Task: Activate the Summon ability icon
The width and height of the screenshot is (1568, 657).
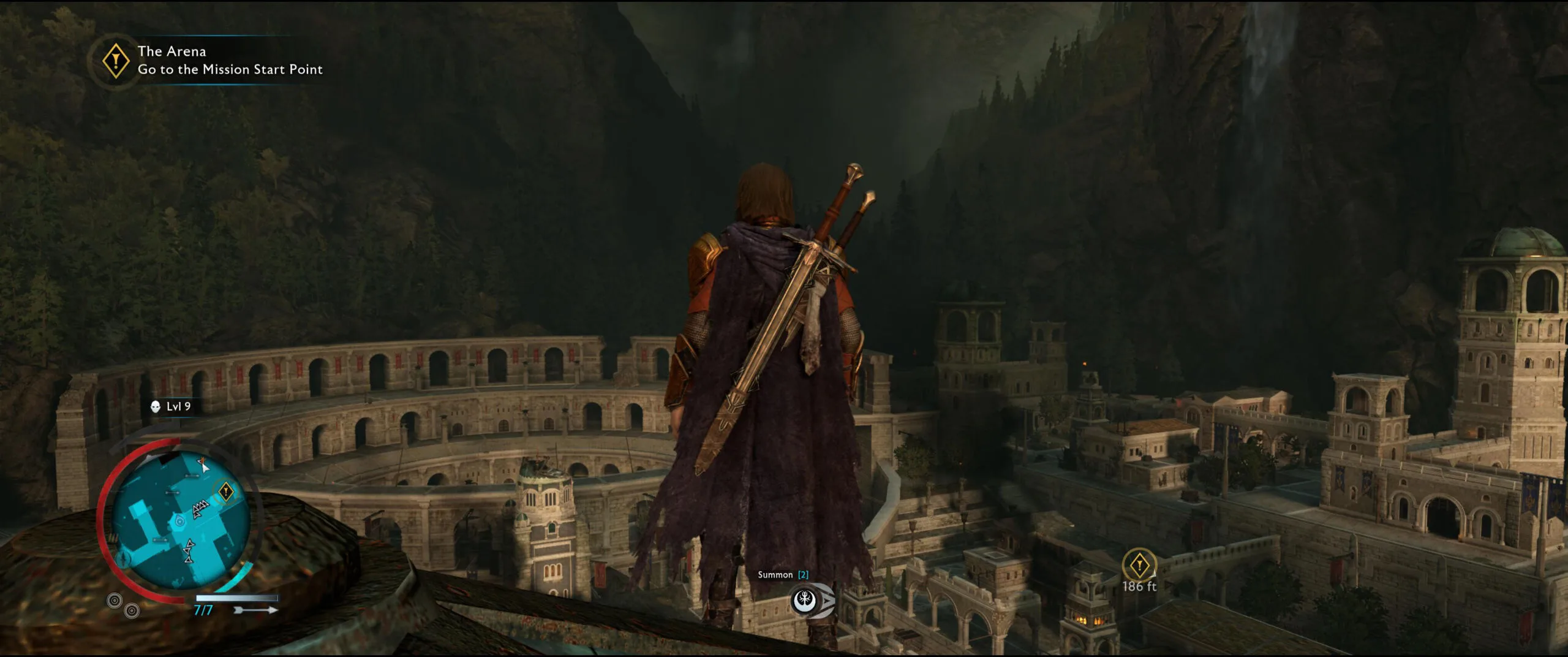Action: [804, 601]
